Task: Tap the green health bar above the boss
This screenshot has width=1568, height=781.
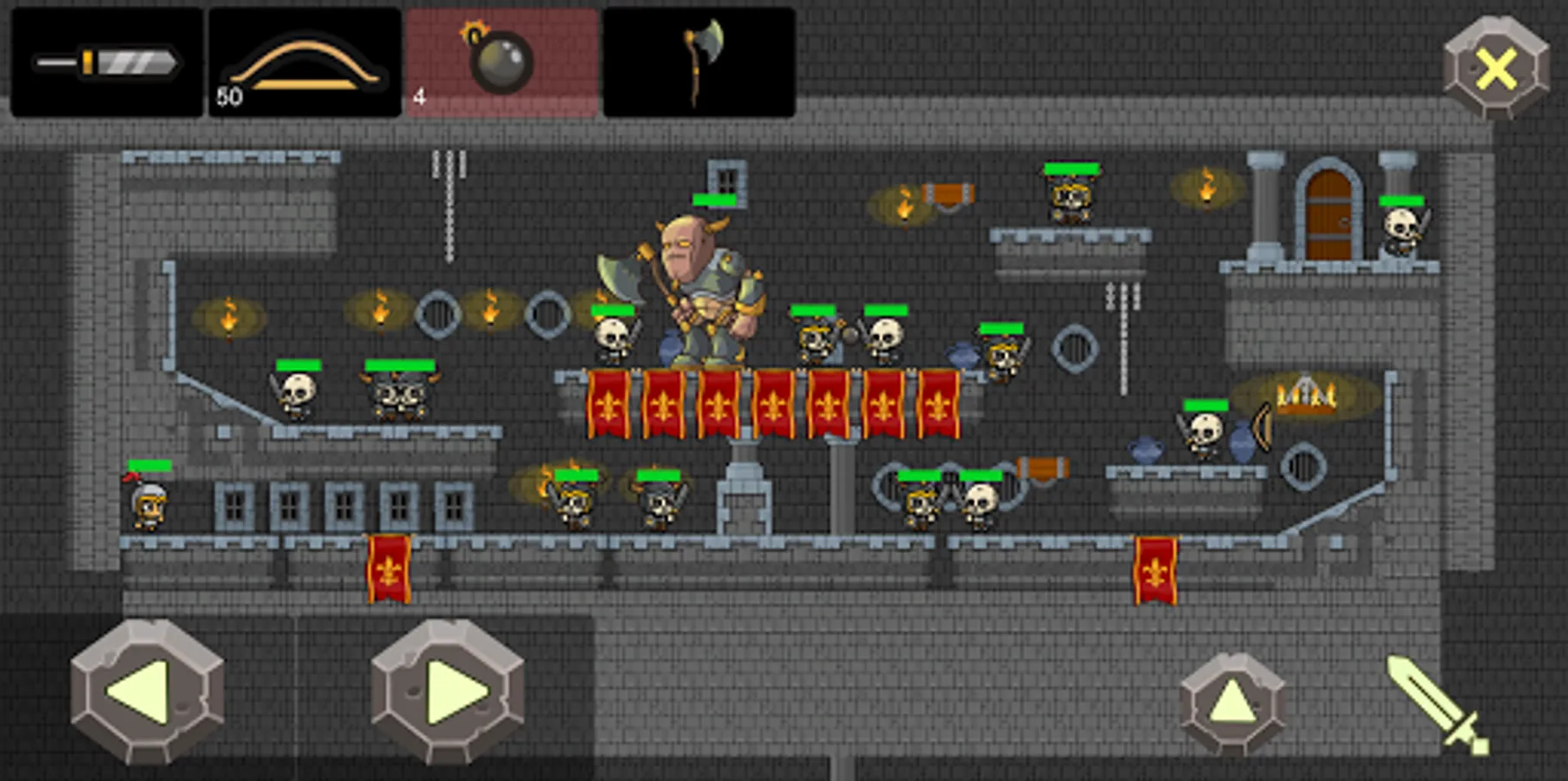Action: click(714, 200)
